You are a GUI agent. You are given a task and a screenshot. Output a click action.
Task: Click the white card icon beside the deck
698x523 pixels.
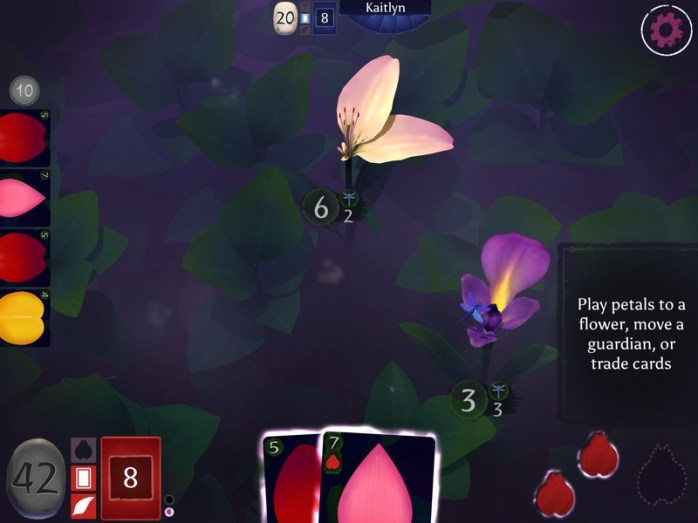point(83,479)
